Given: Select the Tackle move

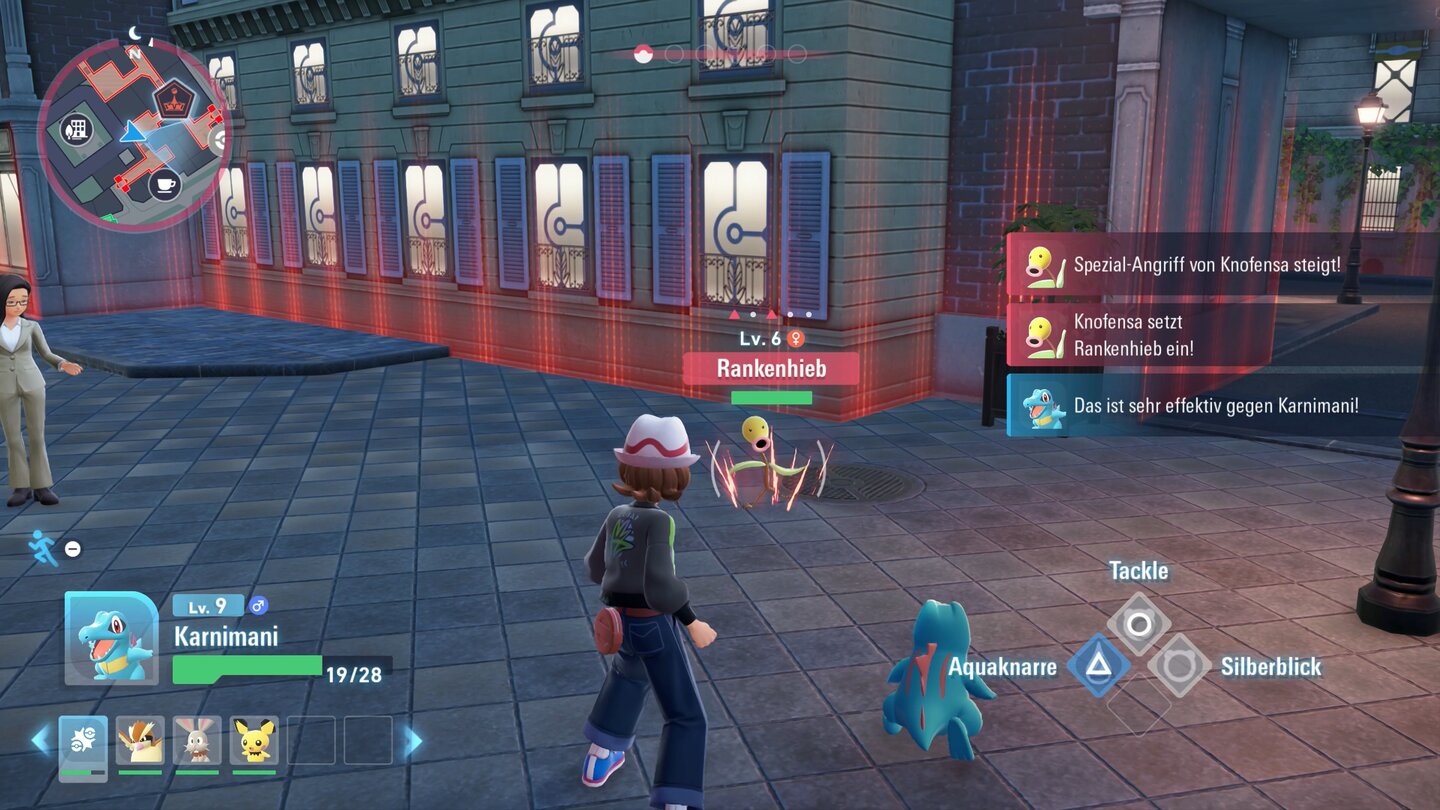Looking at the screenshot, I should click(x=1139, y=621).
